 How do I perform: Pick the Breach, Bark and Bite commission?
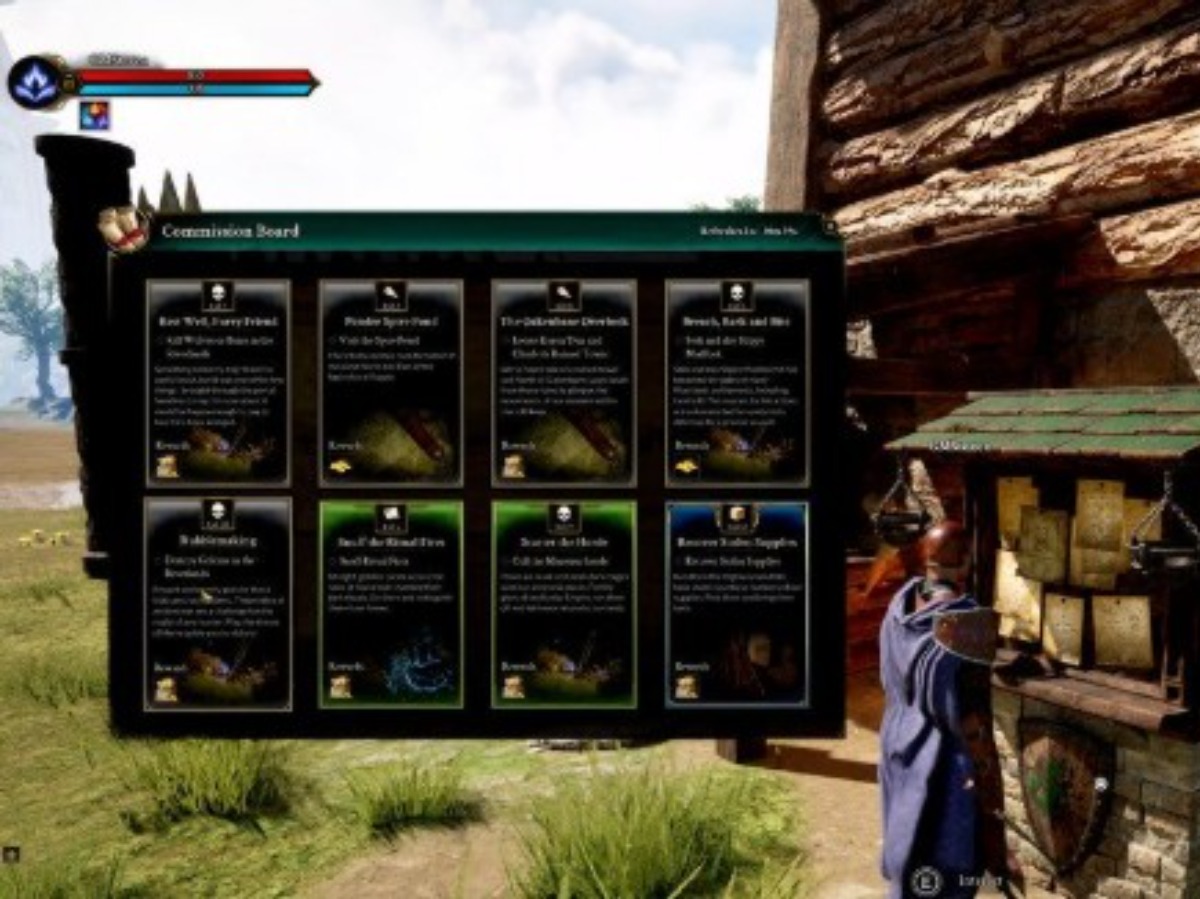pos(737,382)
